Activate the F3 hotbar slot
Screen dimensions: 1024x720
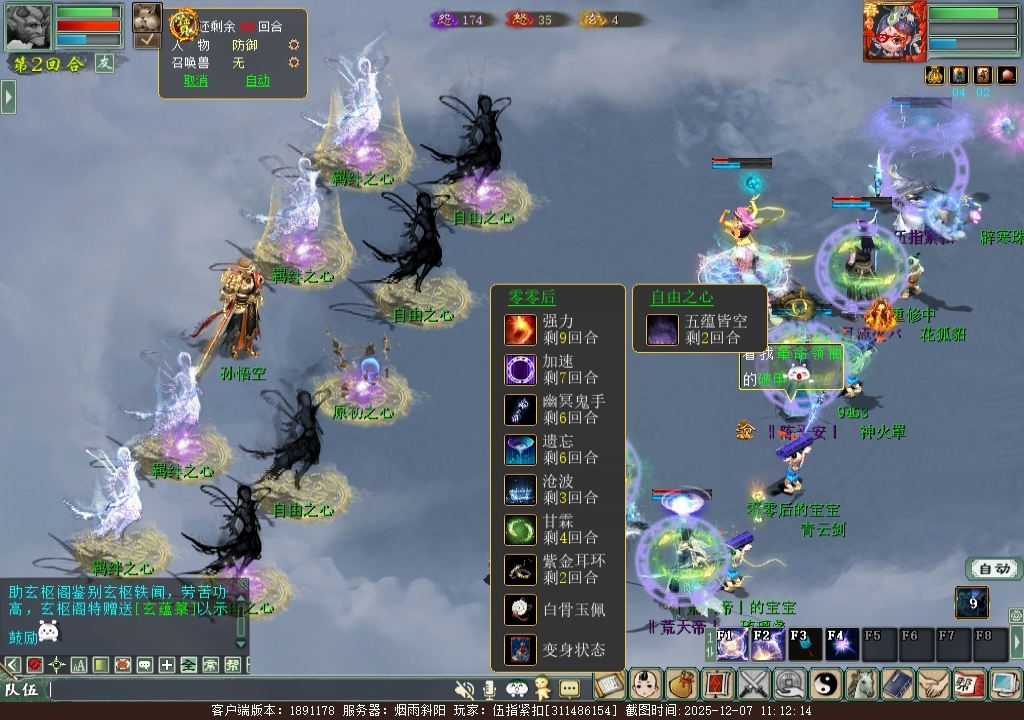(x=805, y=645)
